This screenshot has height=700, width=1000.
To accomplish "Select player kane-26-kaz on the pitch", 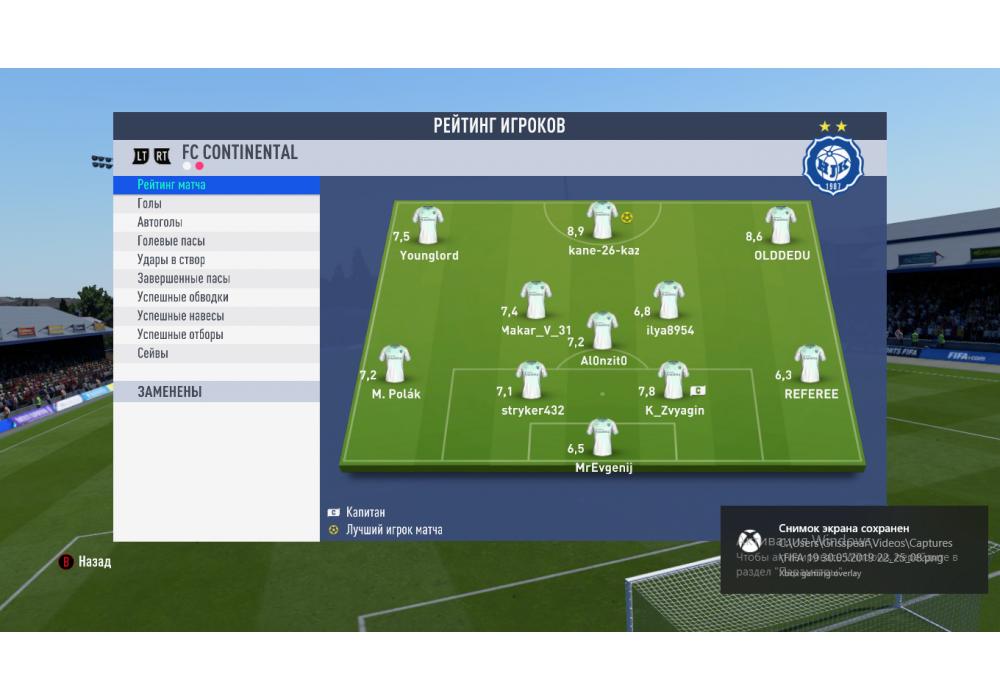I will click(x=603, y=220).
